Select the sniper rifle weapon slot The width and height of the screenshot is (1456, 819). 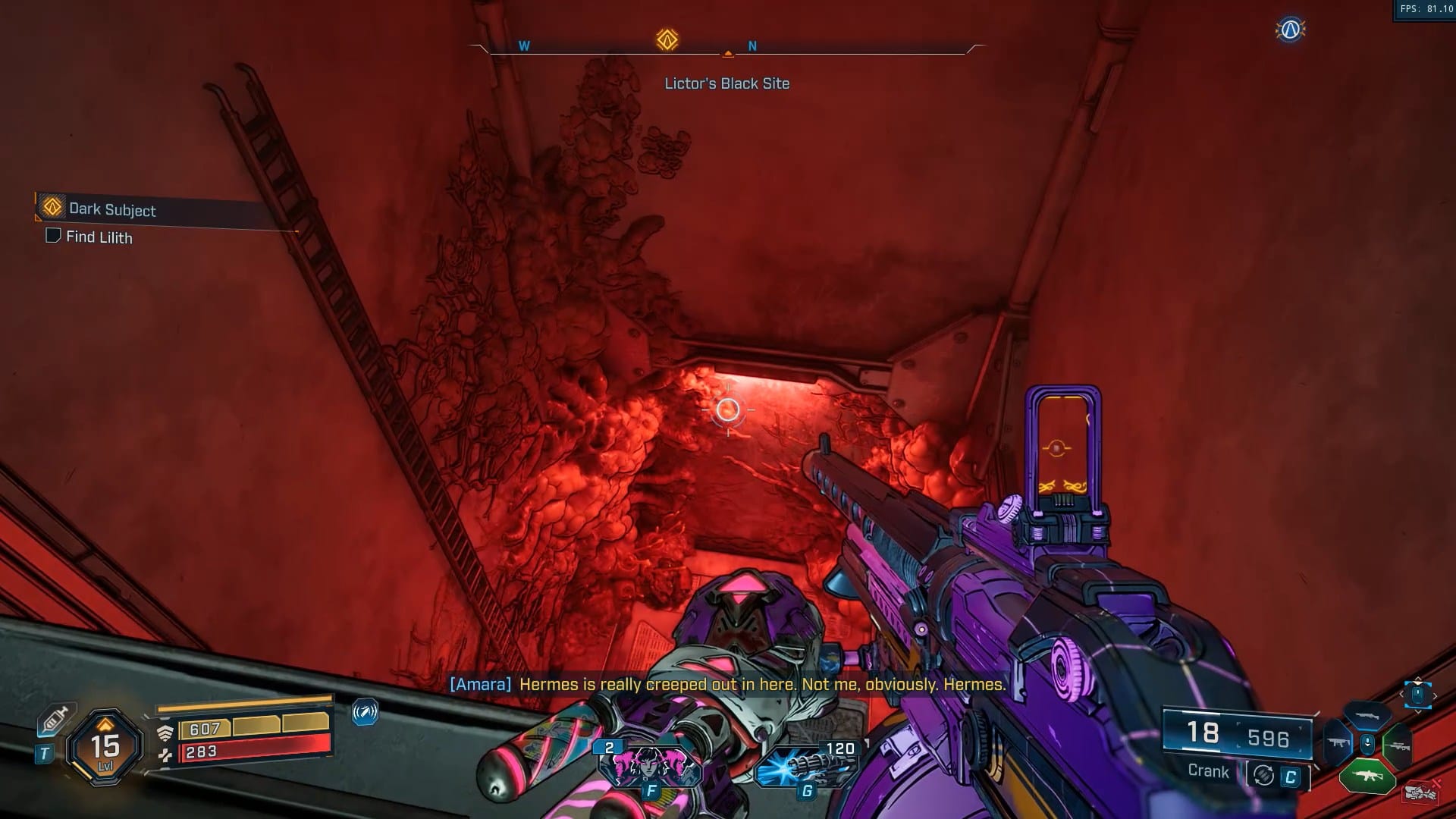[1397, 746]
